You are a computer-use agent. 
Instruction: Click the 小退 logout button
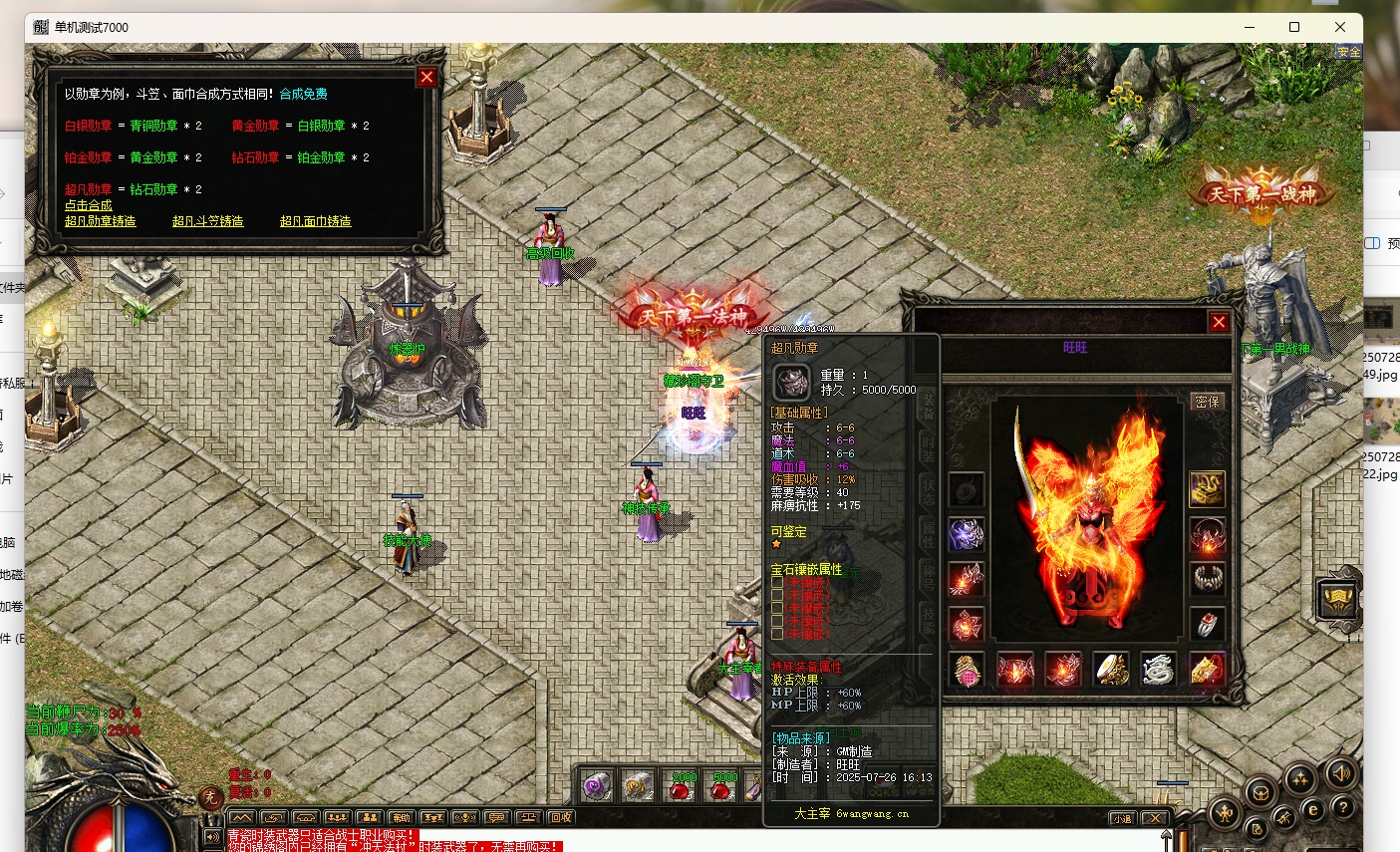click(1123, 818)
